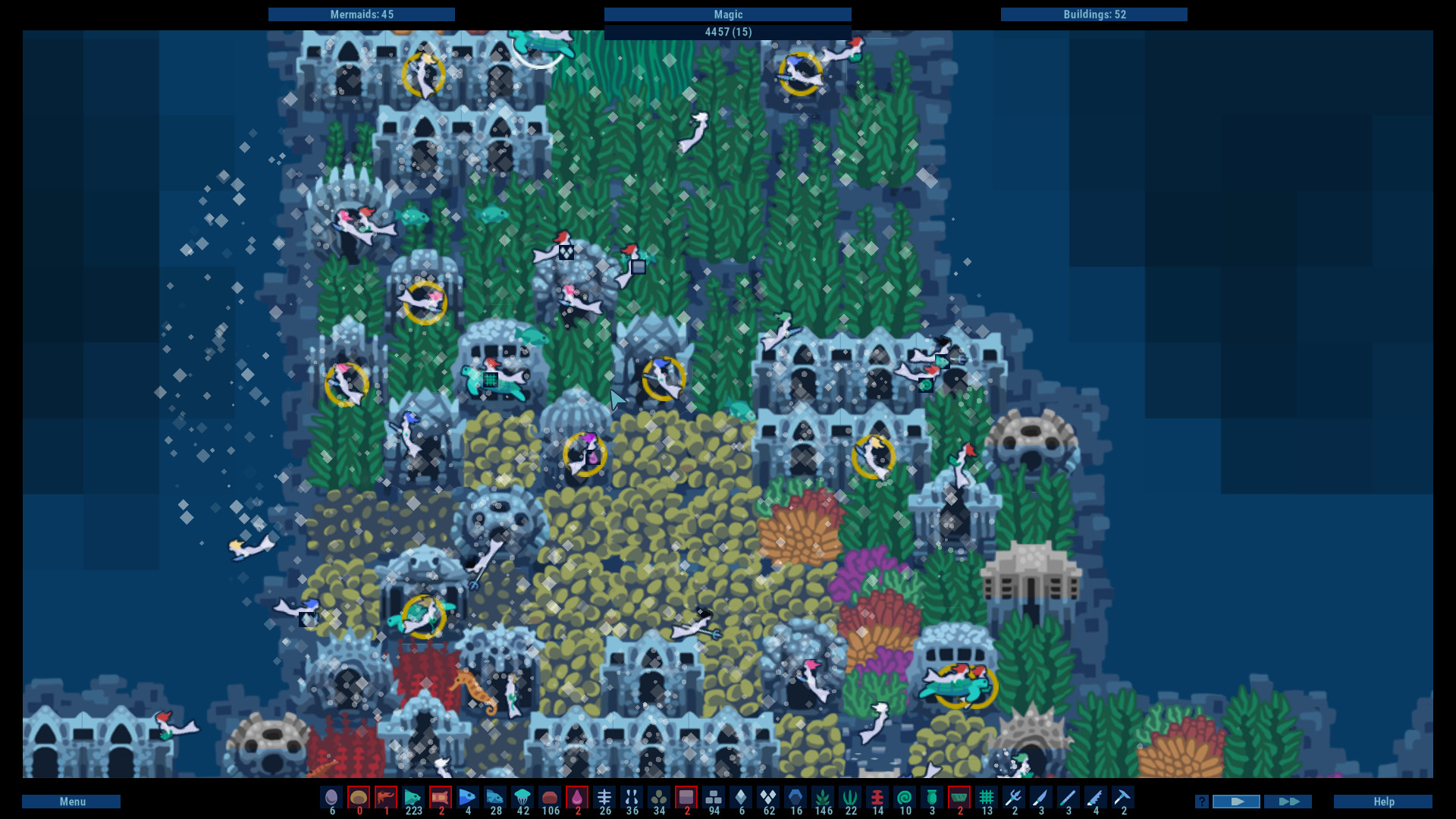Toggle the red-highlighted clam shell alert
Image resolution: width=1456 pixels, height=819 pixels.
coord(359,798)
